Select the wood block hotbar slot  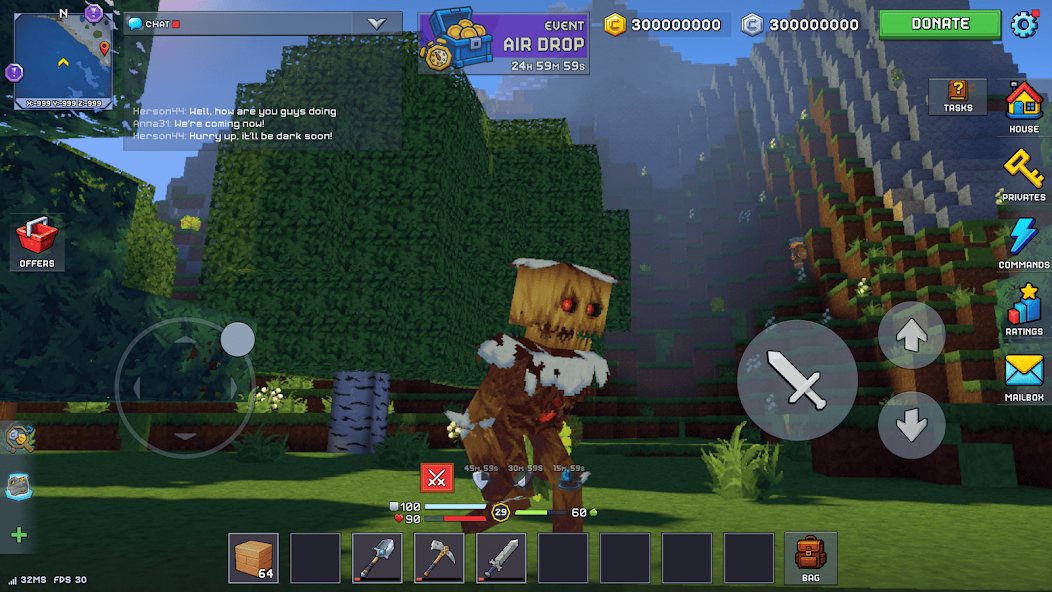[254, 558]
